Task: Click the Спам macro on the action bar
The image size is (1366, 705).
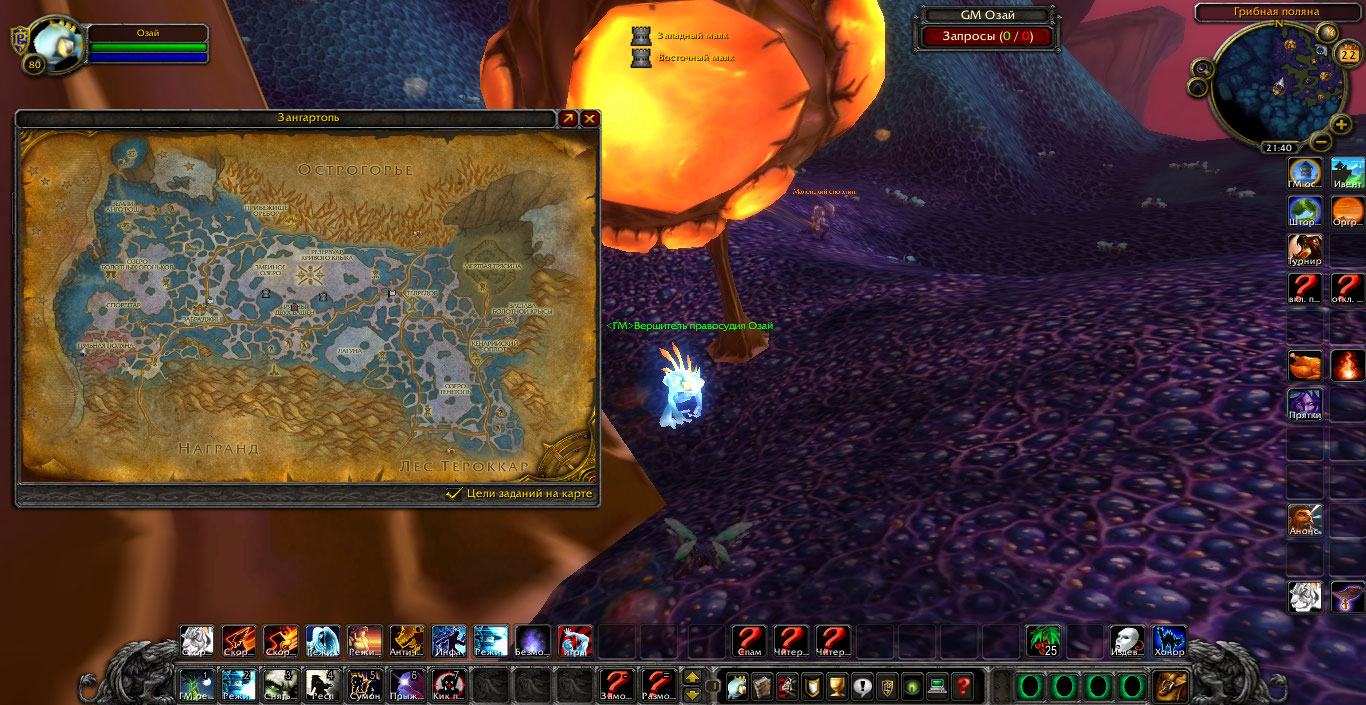Action: coord(749,641)
